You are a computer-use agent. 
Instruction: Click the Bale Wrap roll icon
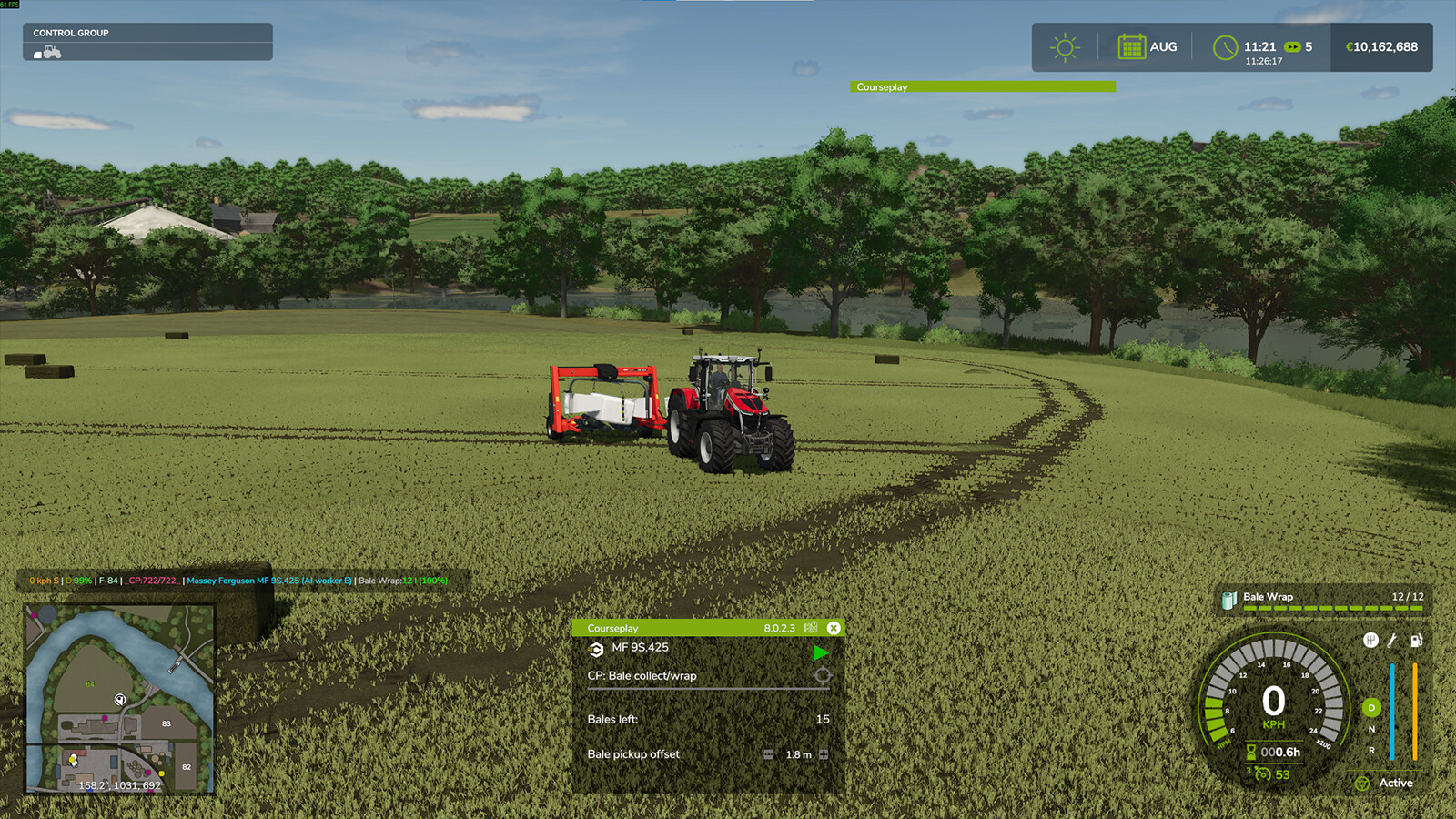[1228, 600]
